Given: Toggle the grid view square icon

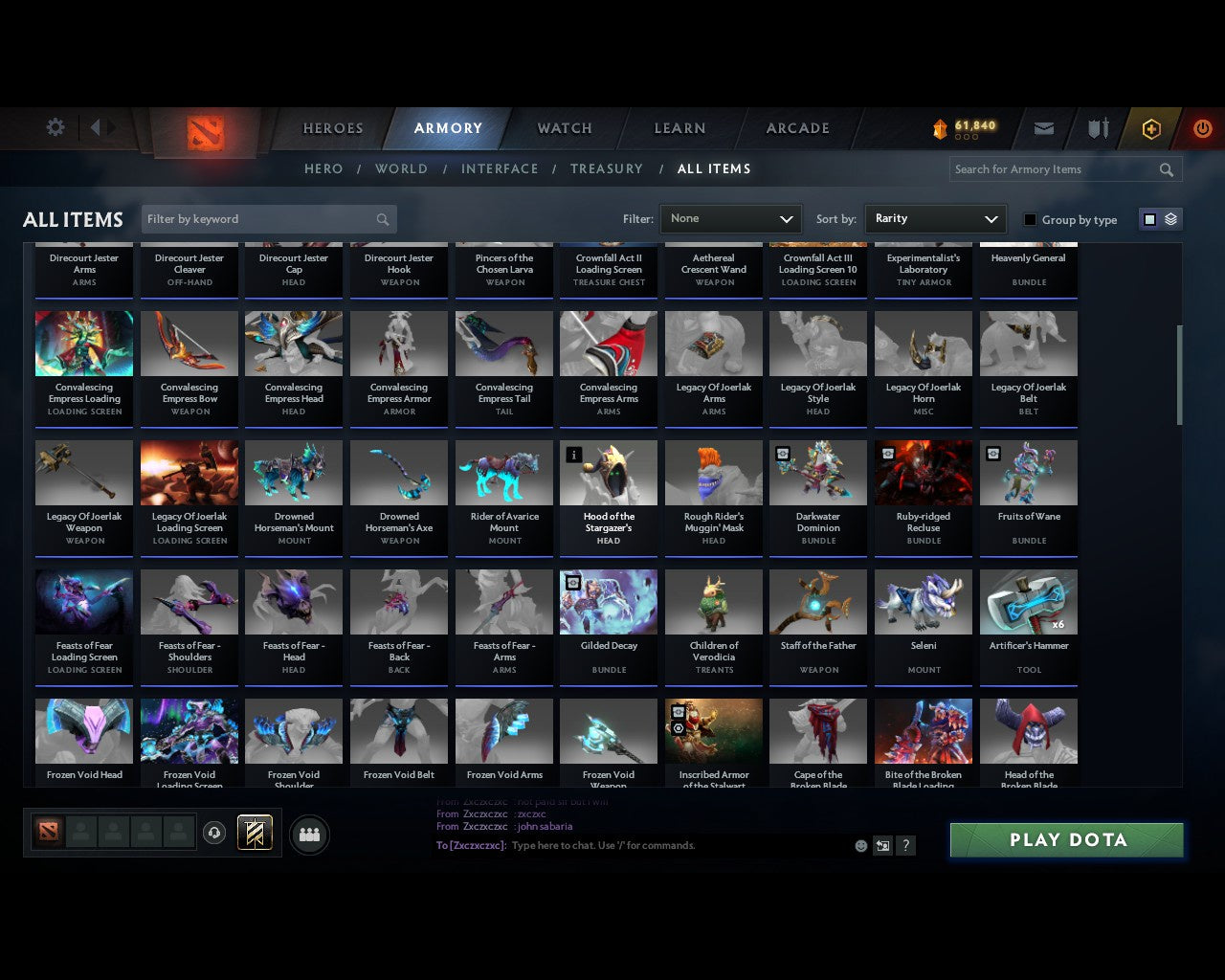Looking at the screenshot, I should pyautogui.click(x=1148, y=219).
